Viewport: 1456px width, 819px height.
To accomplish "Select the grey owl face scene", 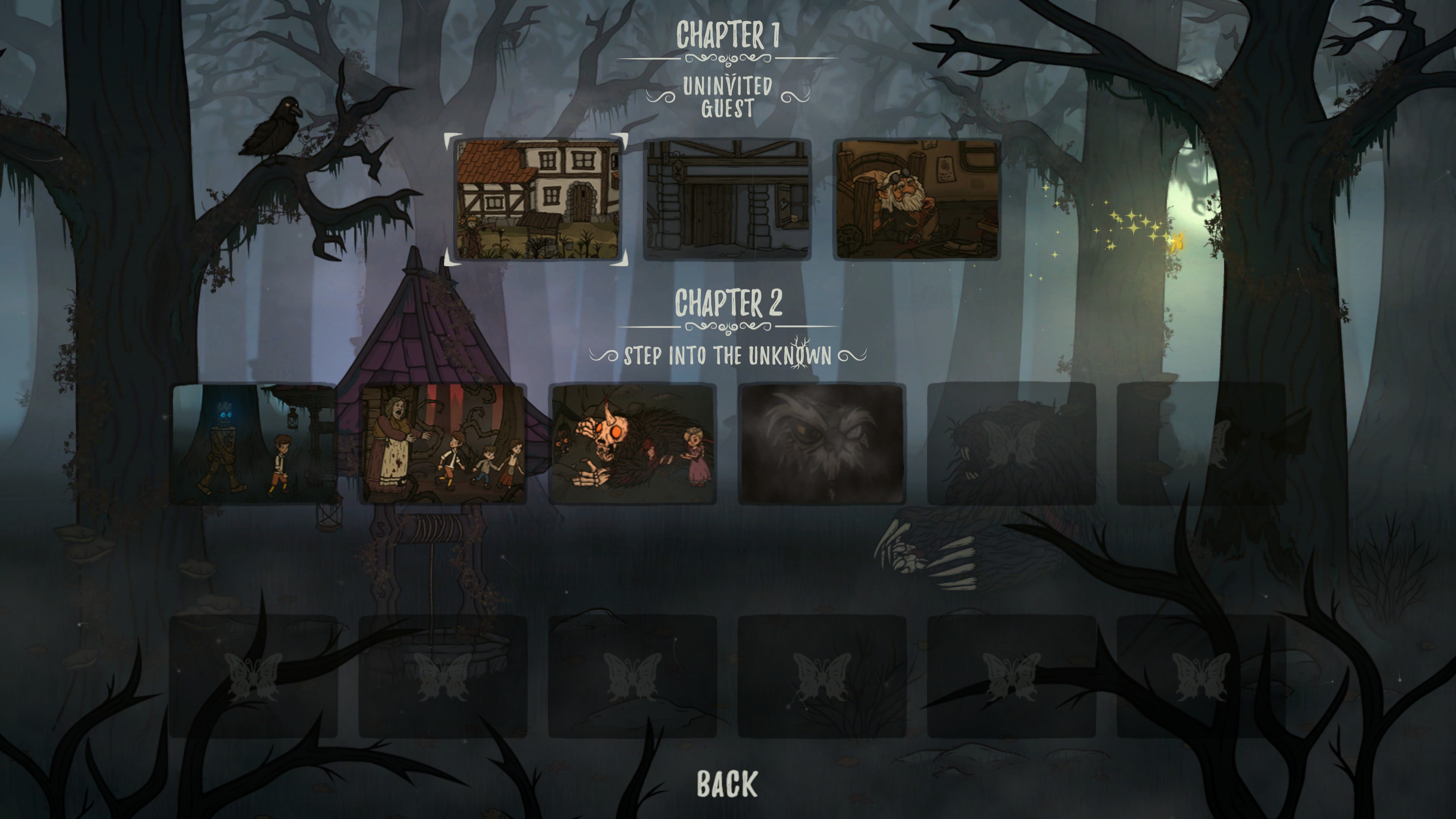I will coord(822,444).
